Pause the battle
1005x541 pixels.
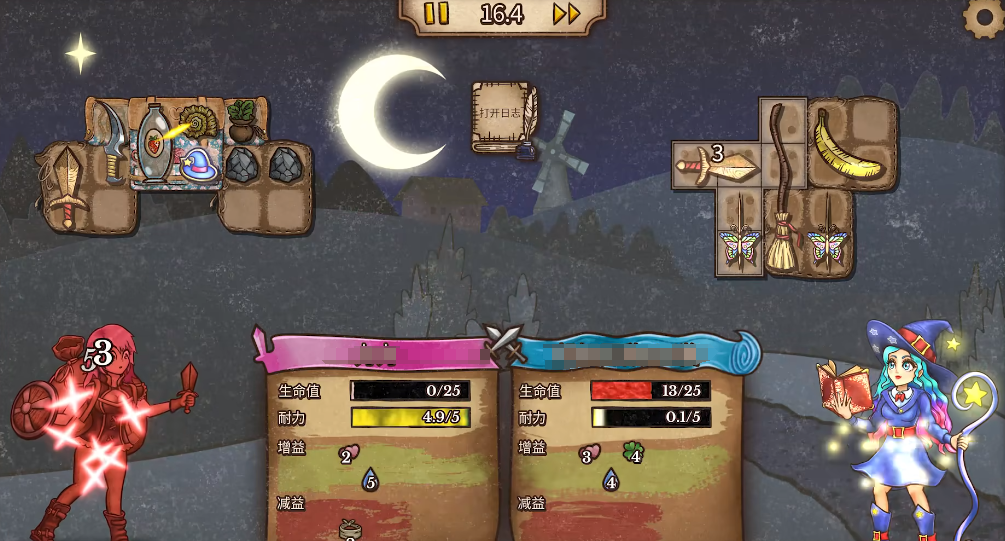[x=436, y=14]
